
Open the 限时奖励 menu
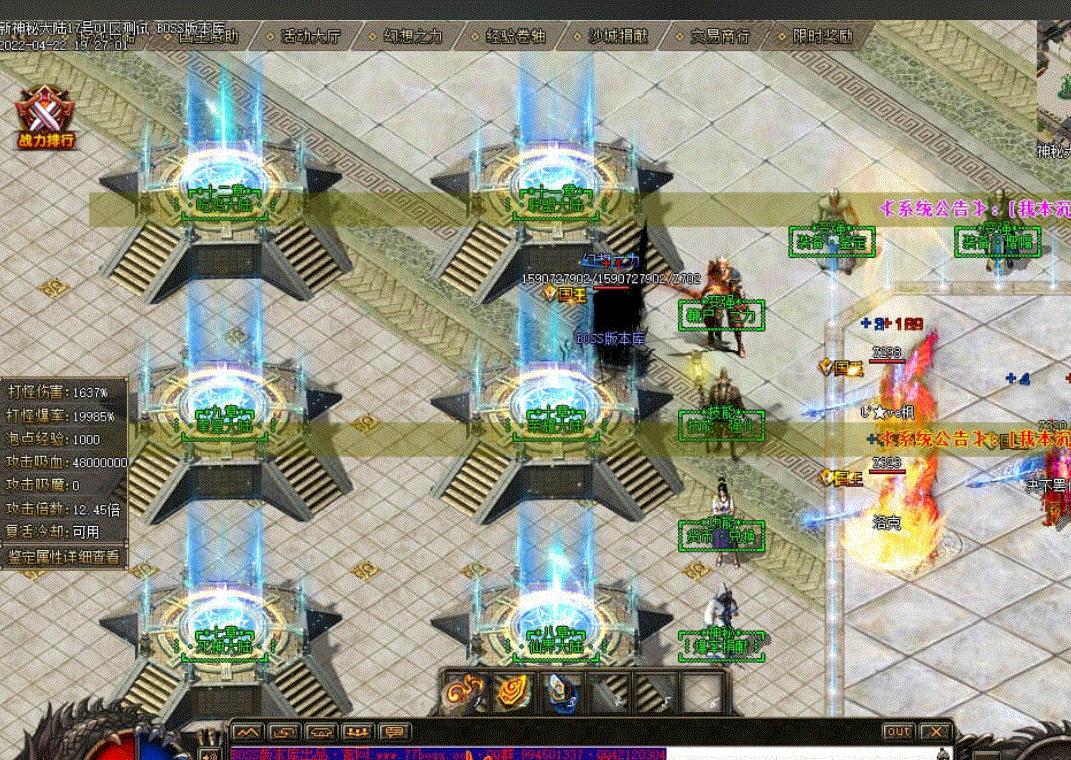pos(822,37)
